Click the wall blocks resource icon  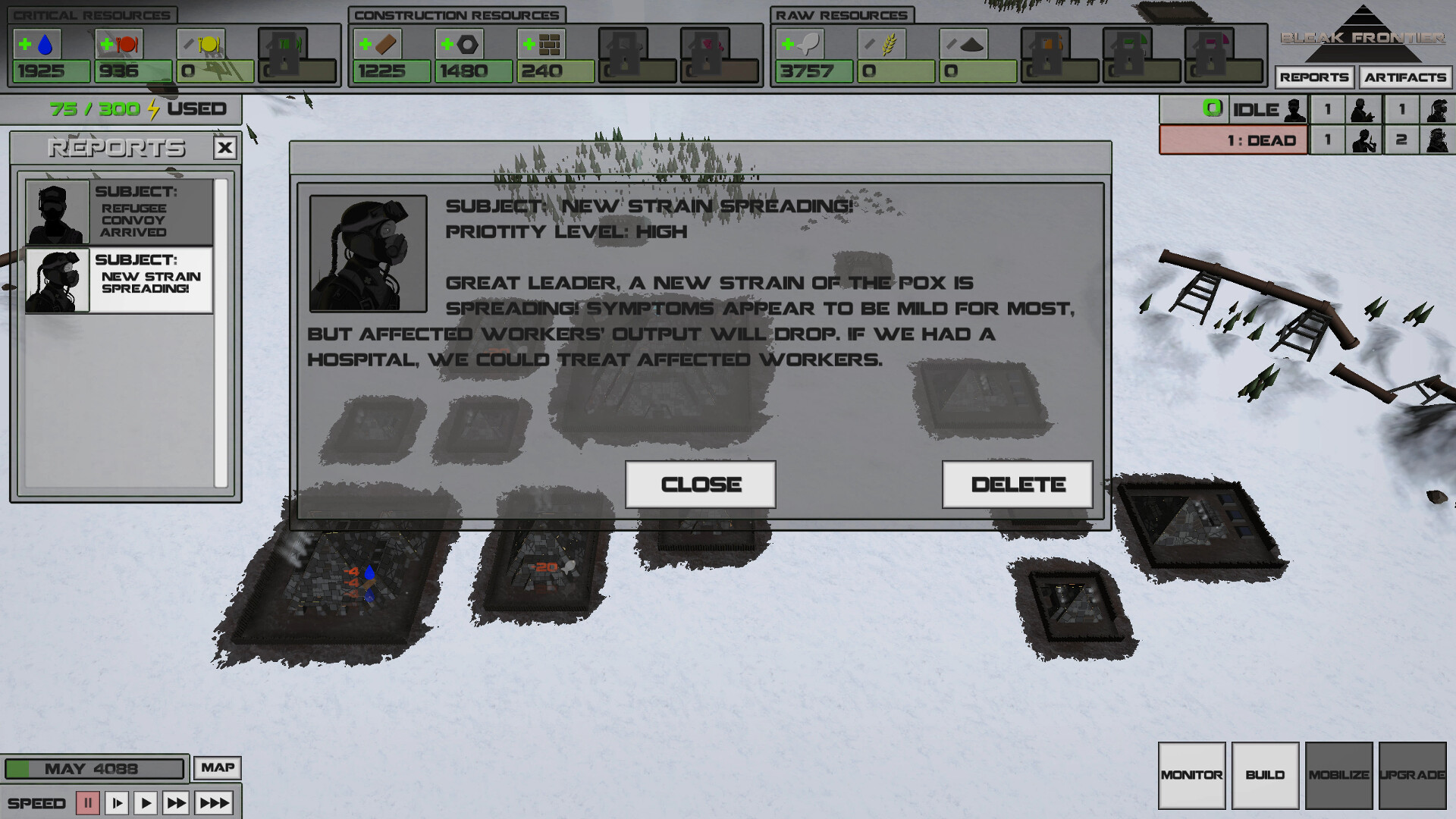551,45
